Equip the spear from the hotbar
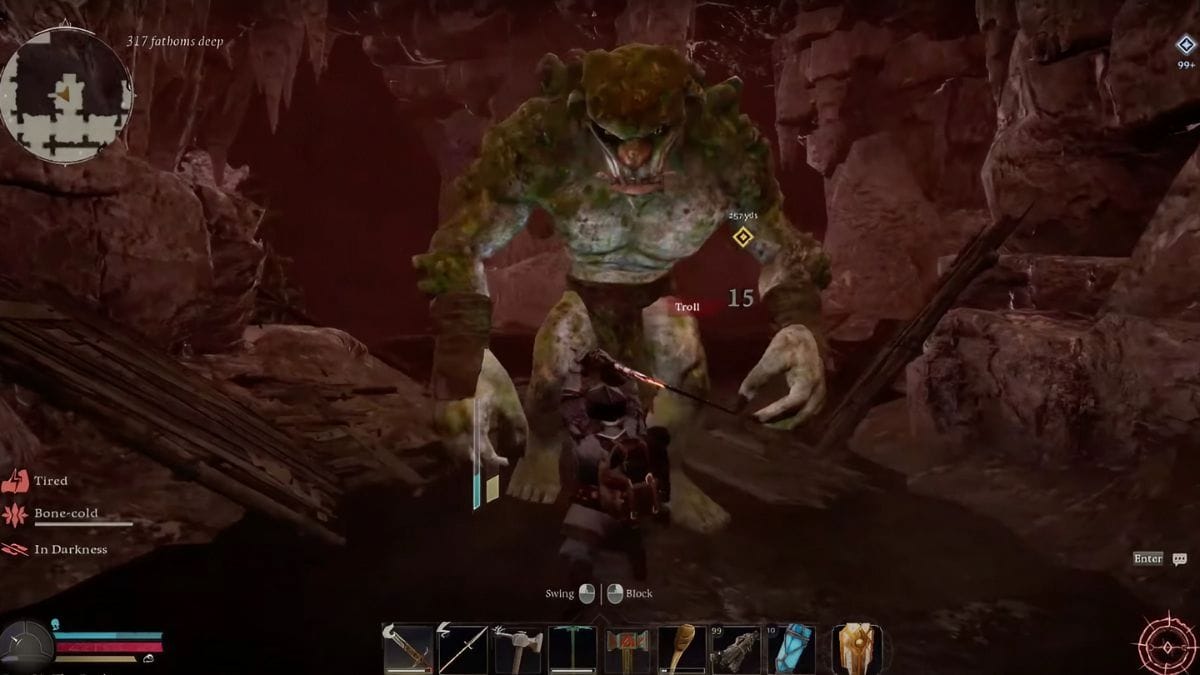The width and height of the screenshot is (1200, 675). pos(463,649)
